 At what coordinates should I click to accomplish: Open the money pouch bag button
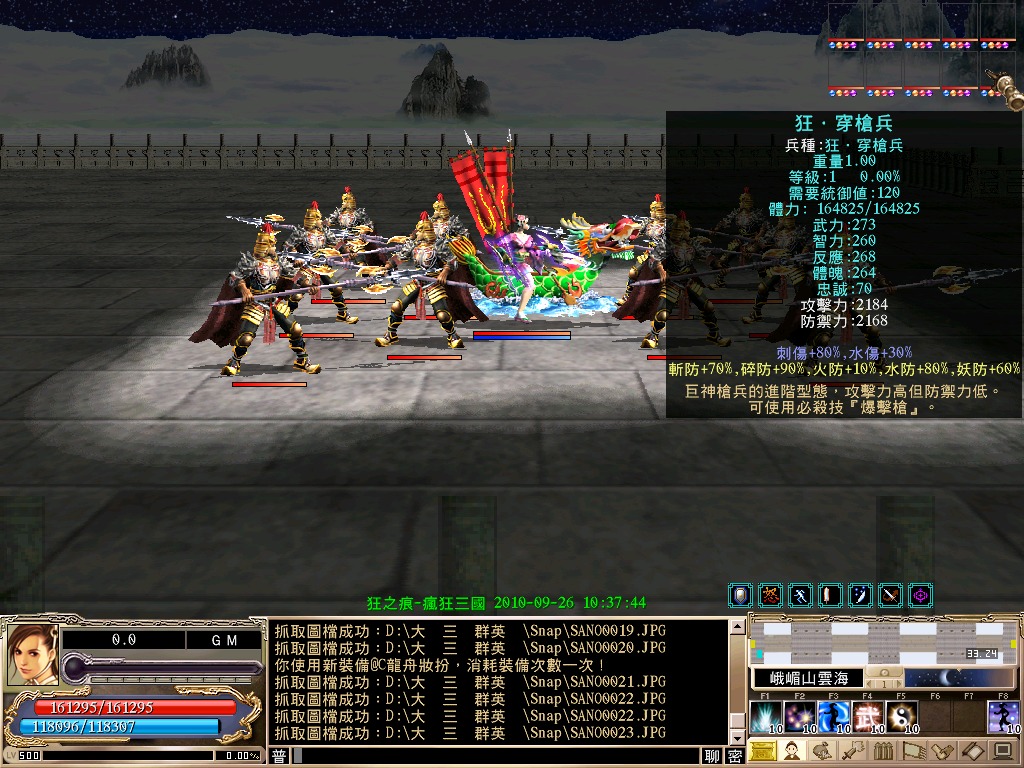click(x=820, y=751)
